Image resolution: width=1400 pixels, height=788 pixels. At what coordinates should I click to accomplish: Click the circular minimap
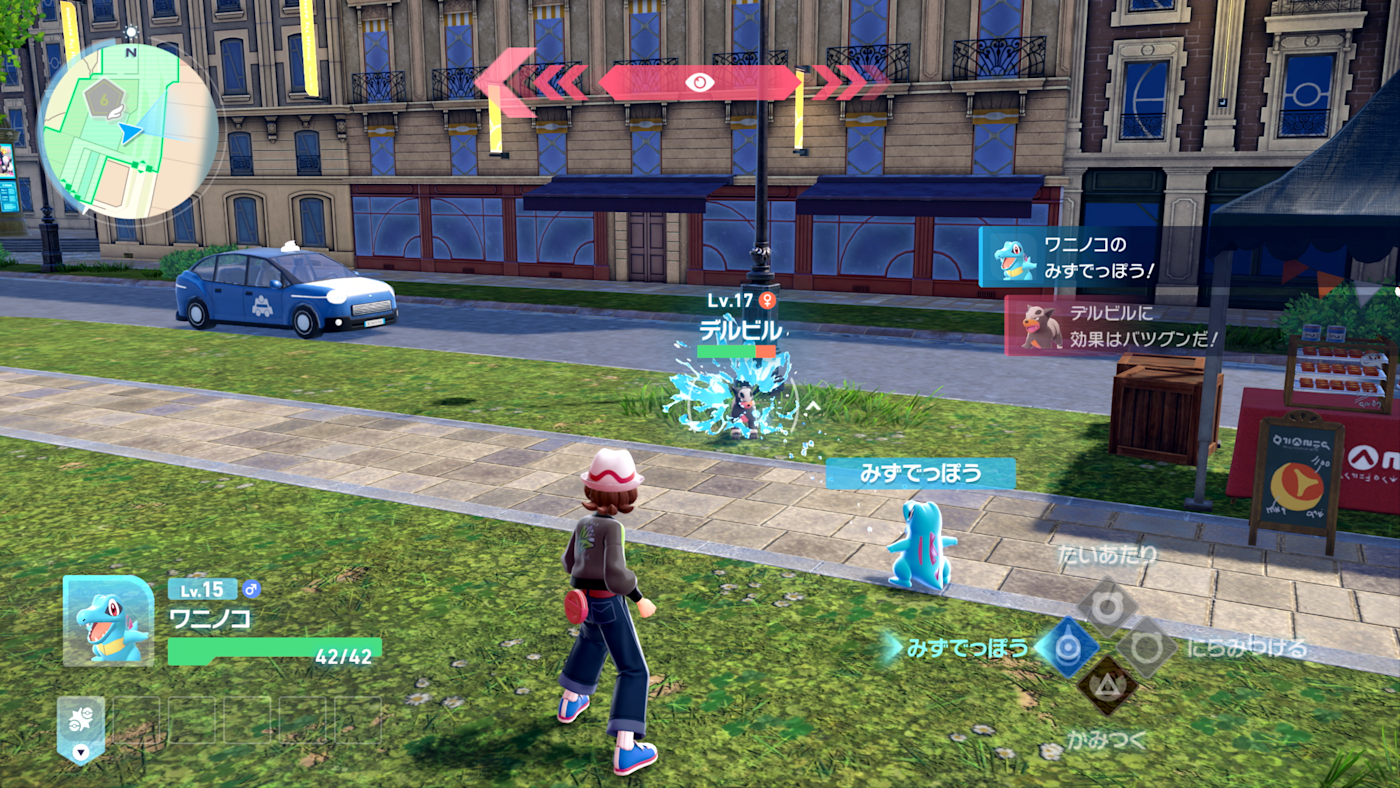click(x=127, y=131)
